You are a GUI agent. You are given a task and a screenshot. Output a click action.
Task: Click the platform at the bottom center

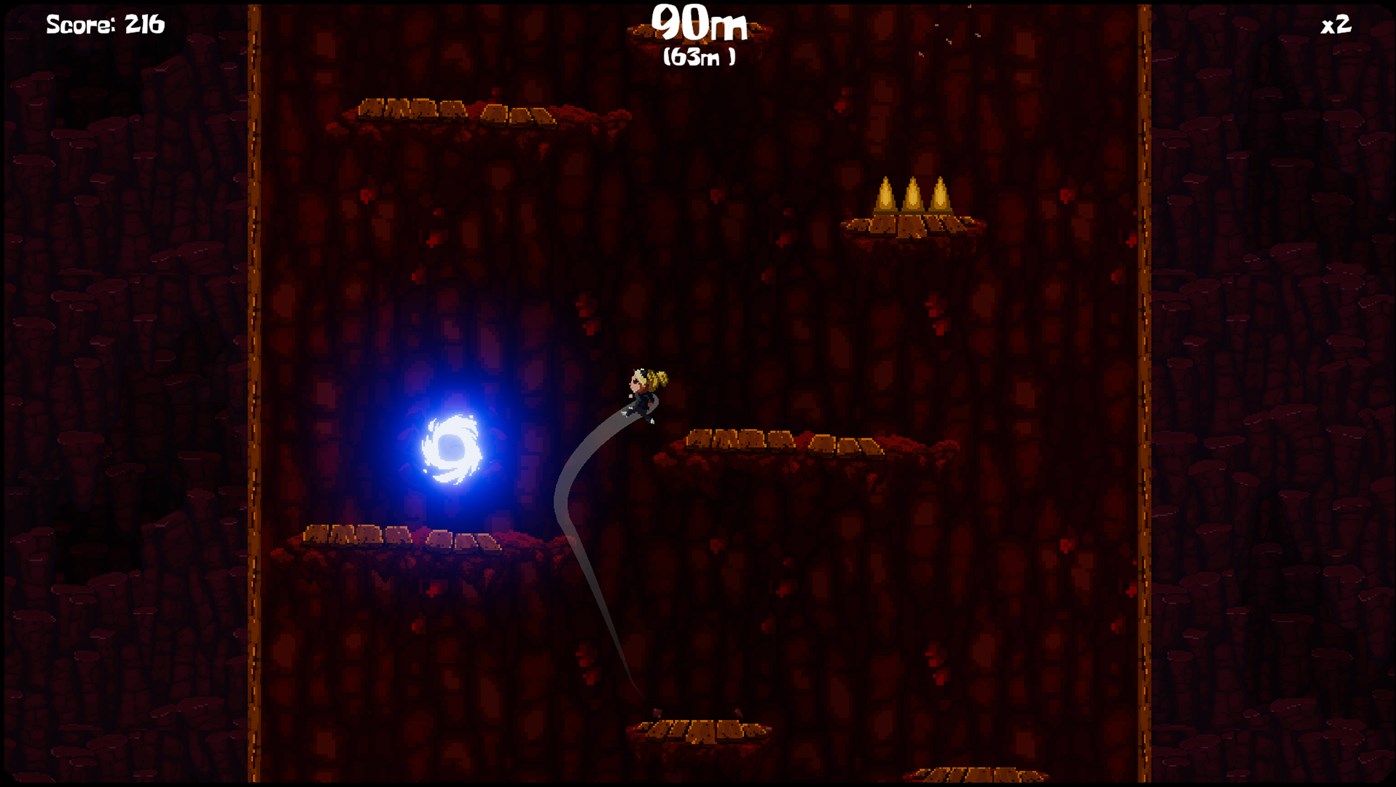click(x=700, y=728)
